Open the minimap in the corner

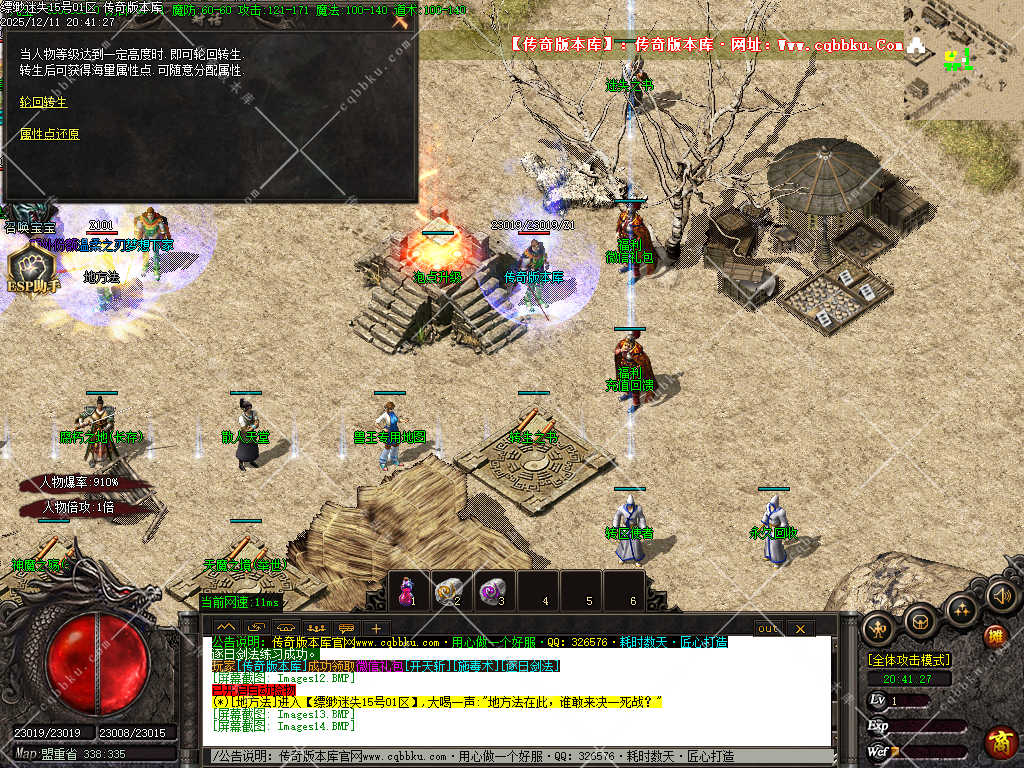(963, 60)
